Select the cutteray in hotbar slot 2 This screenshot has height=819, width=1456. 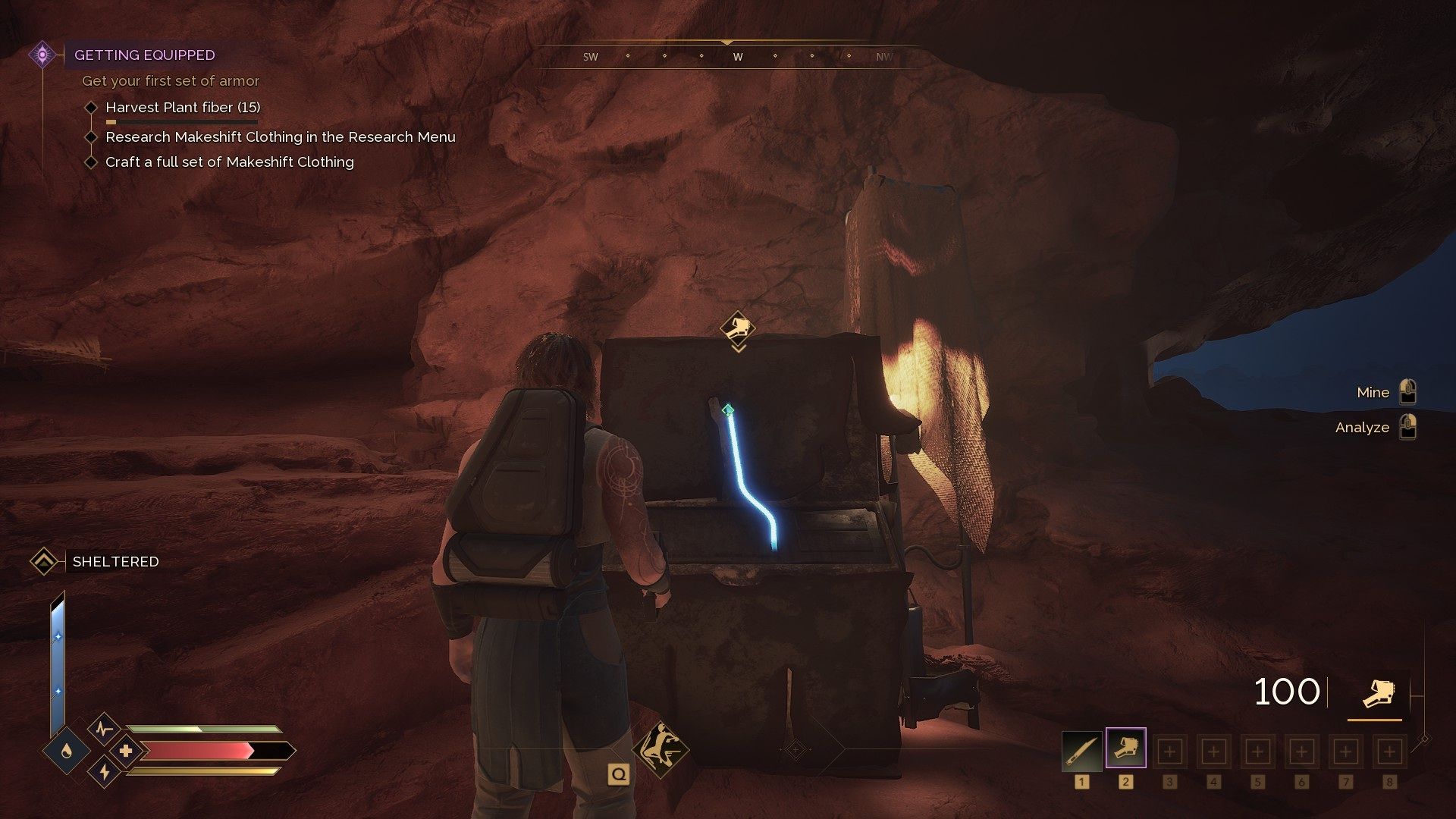pos(1125,749)
